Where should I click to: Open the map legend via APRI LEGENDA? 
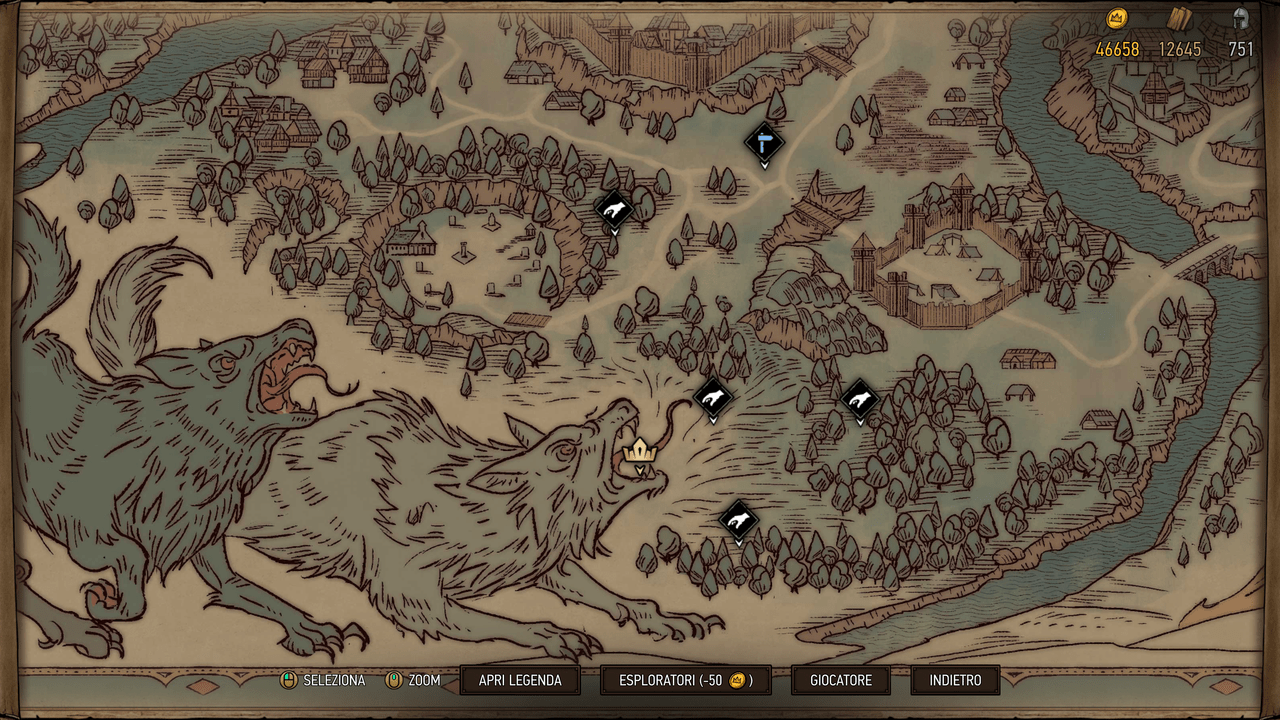click(518, 680)
